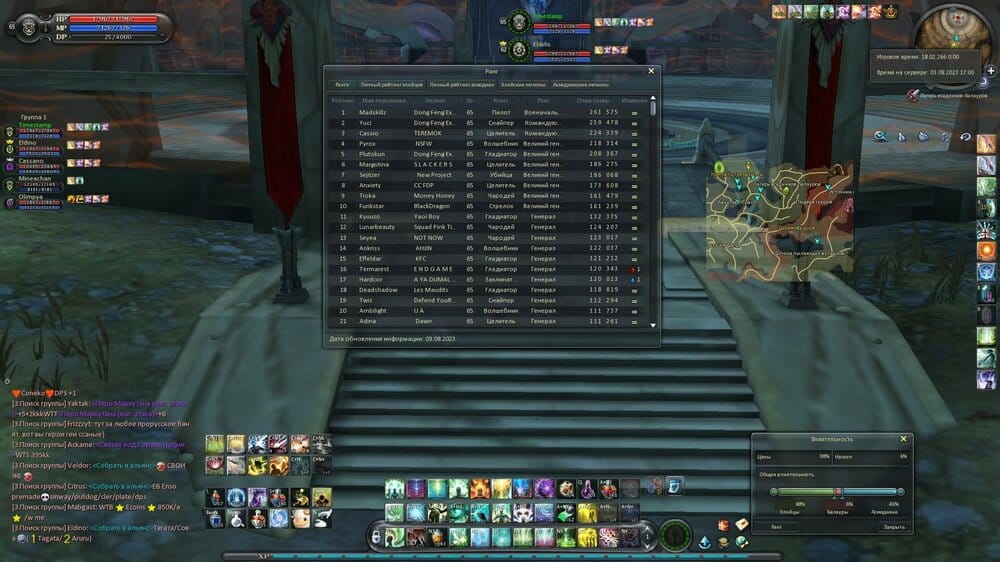The image size is (1000, 562).
Task: Close the Ранг ranking window
Action: pos(651,71)
